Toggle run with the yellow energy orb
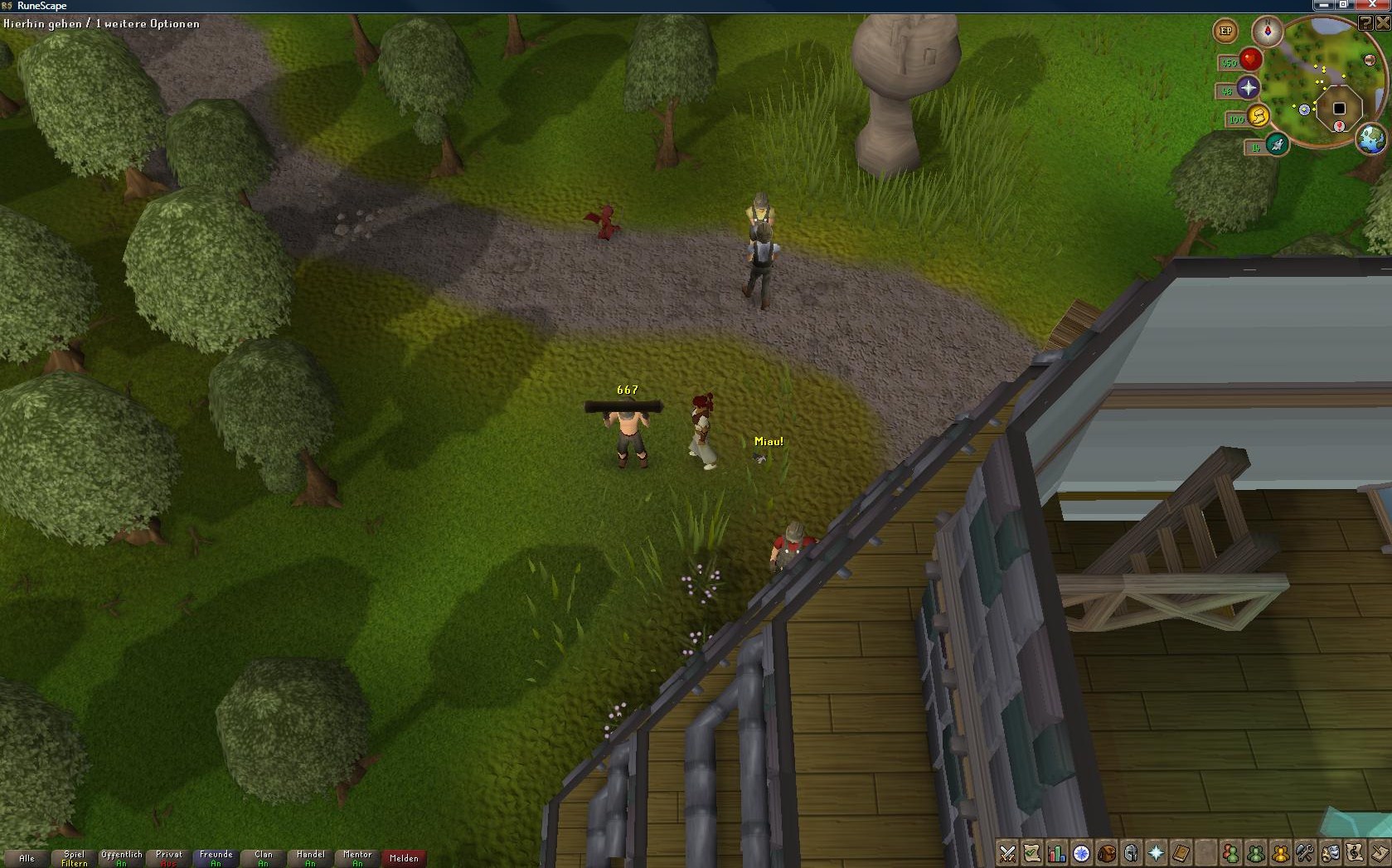Screen dimensions: 1392x868 [x=1257, y=117]
